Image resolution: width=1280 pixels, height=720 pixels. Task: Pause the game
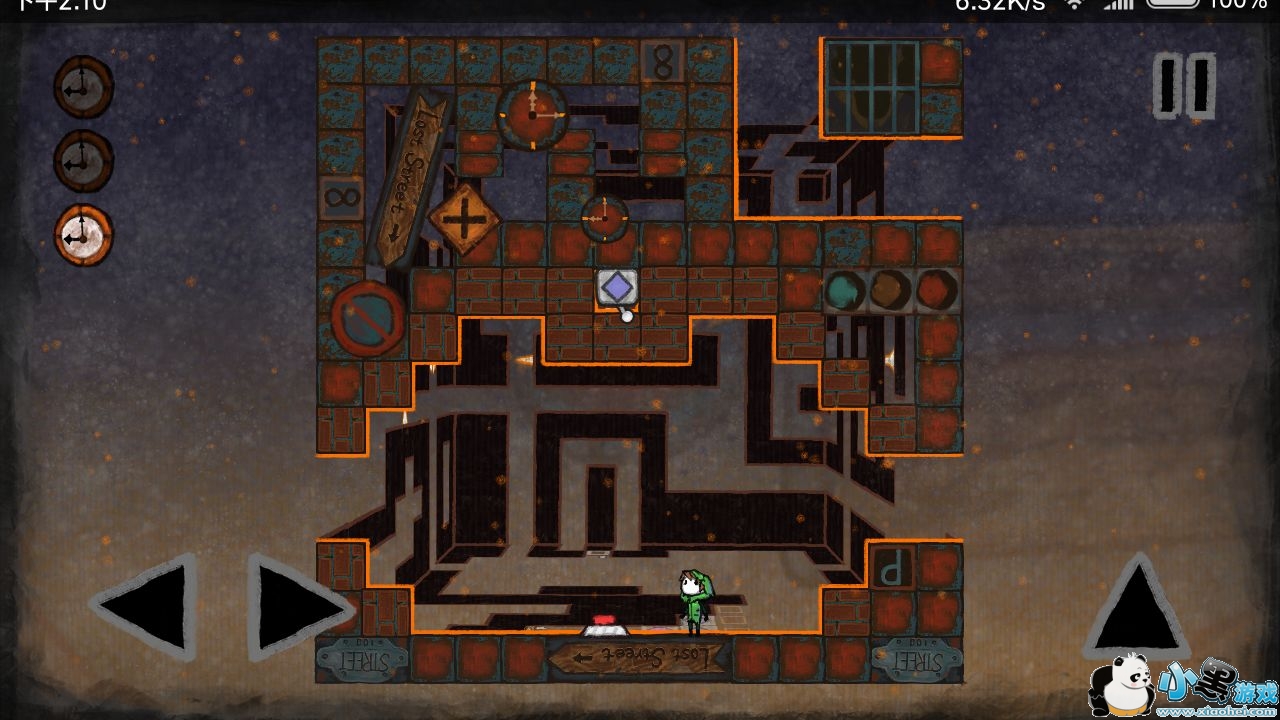[1185, 86]
